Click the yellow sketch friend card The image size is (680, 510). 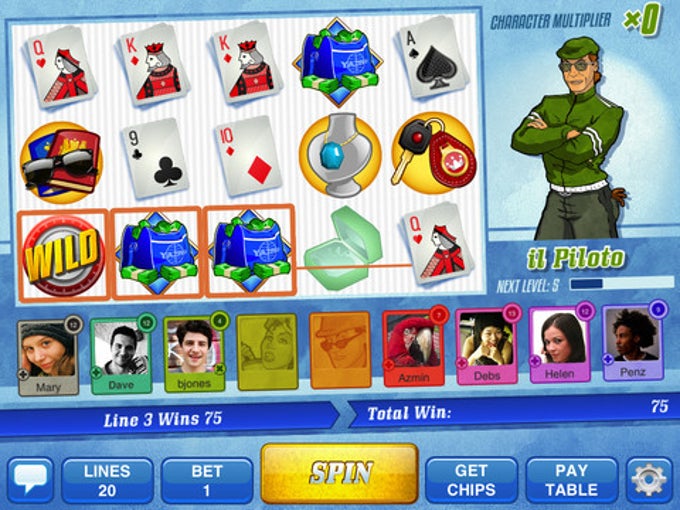tap(266, 353)
